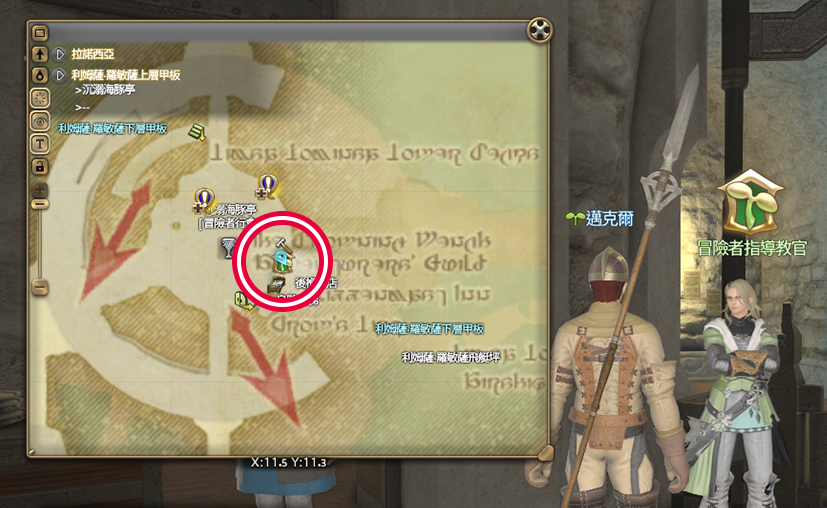This screenshot has width=827, height=508.
Task: Select the droplet-shaped sidebar button
Action: point(40,75)
